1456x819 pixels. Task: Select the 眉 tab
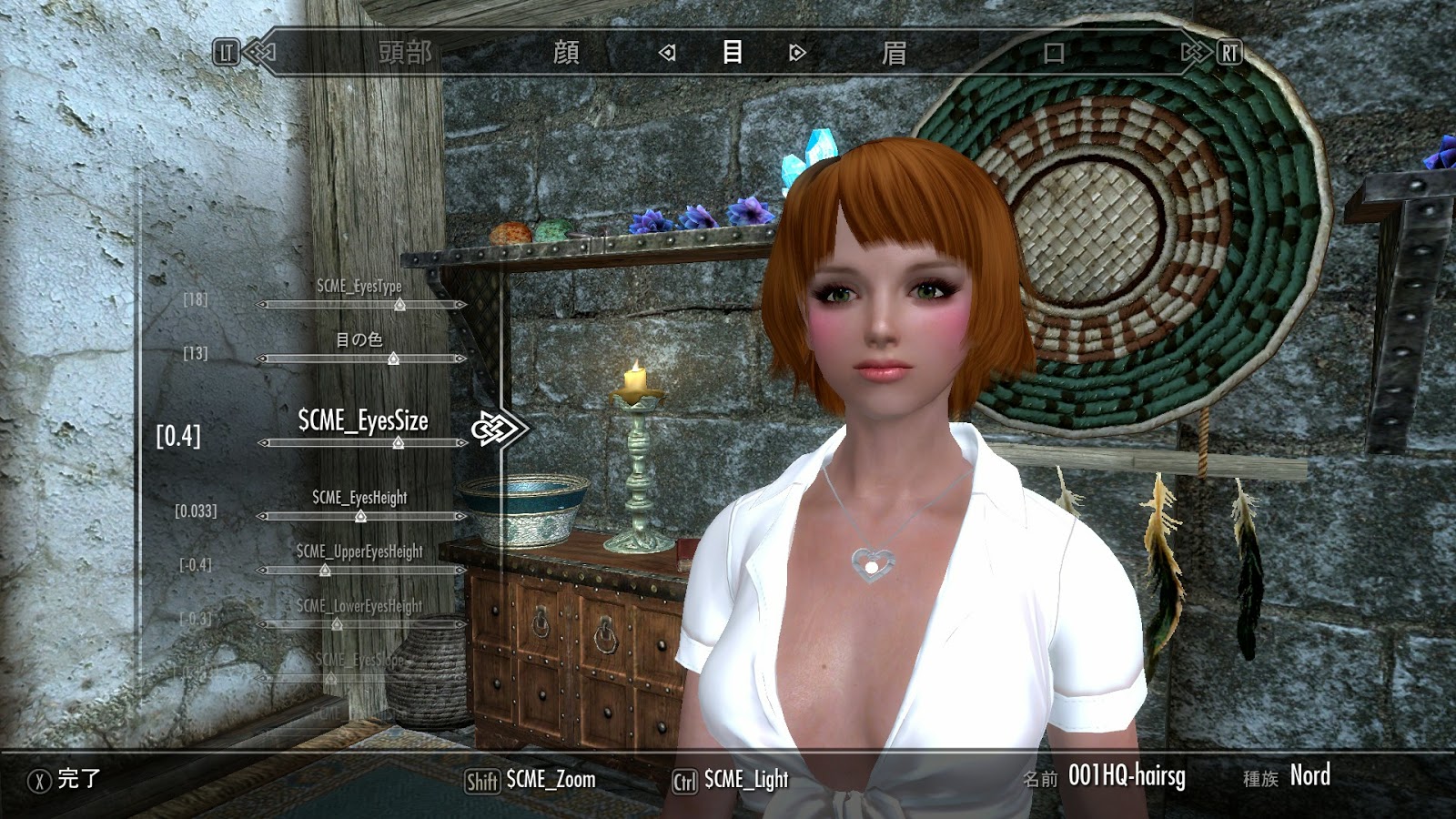pyautogui.click(x=896, y=55)
